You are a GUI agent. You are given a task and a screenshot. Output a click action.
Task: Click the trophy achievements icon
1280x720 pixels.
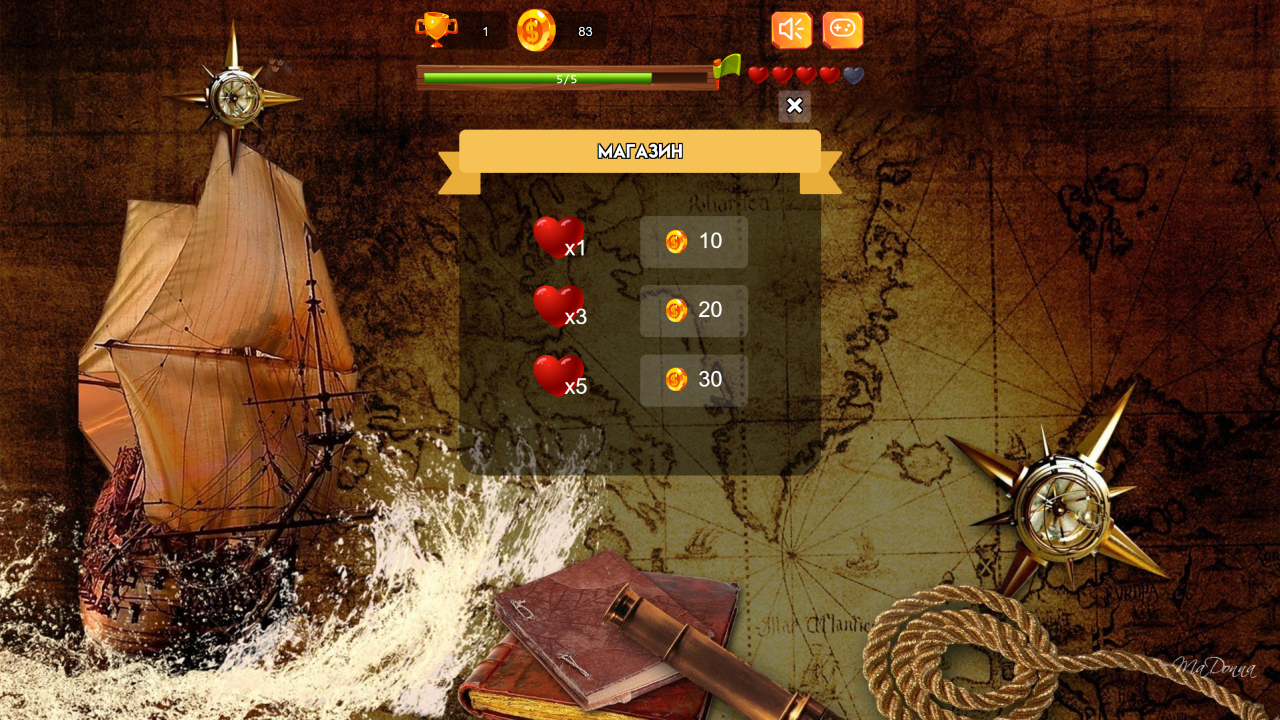pos(437,30)
